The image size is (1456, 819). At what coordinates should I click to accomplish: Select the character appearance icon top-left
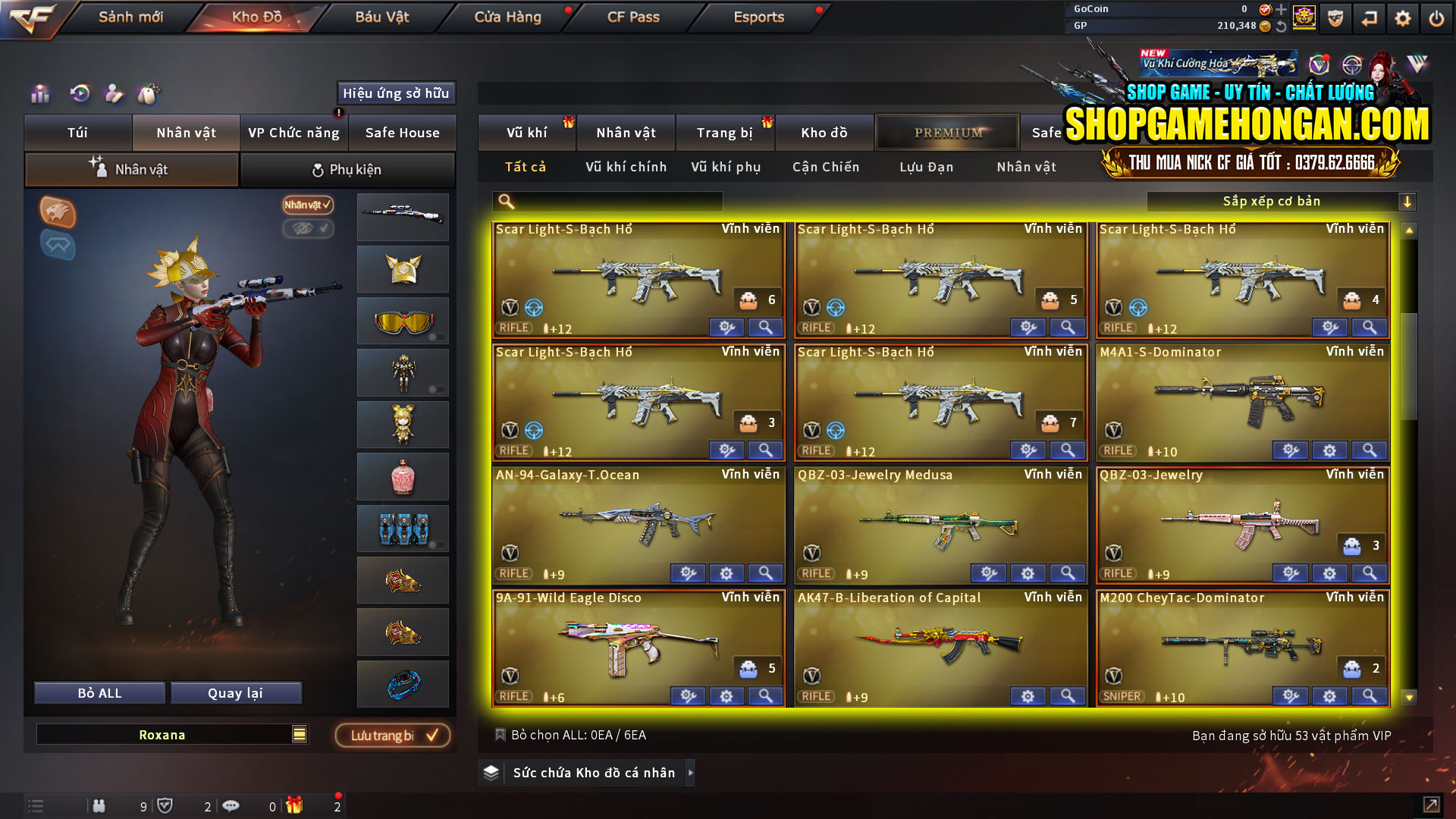tap(115, 94)
